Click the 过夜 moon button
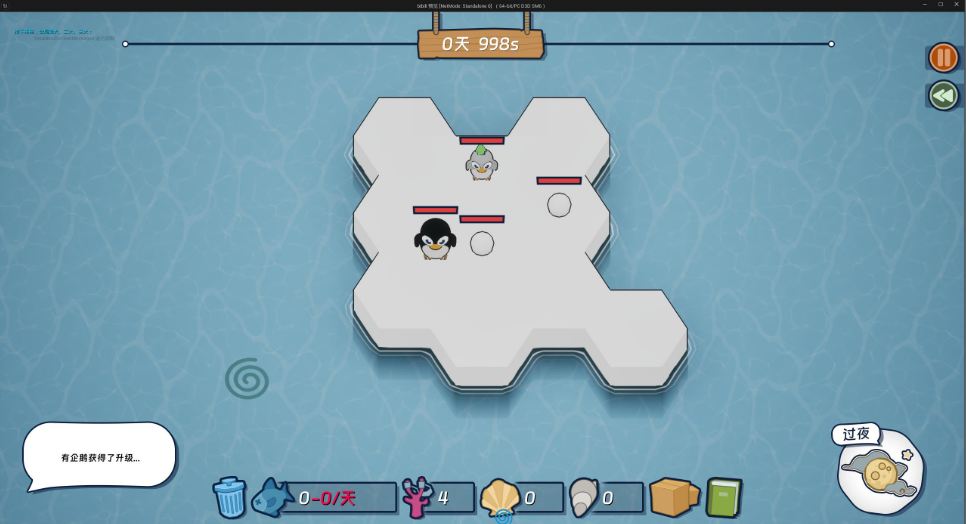The image size is (966, 524). [878, 470]
